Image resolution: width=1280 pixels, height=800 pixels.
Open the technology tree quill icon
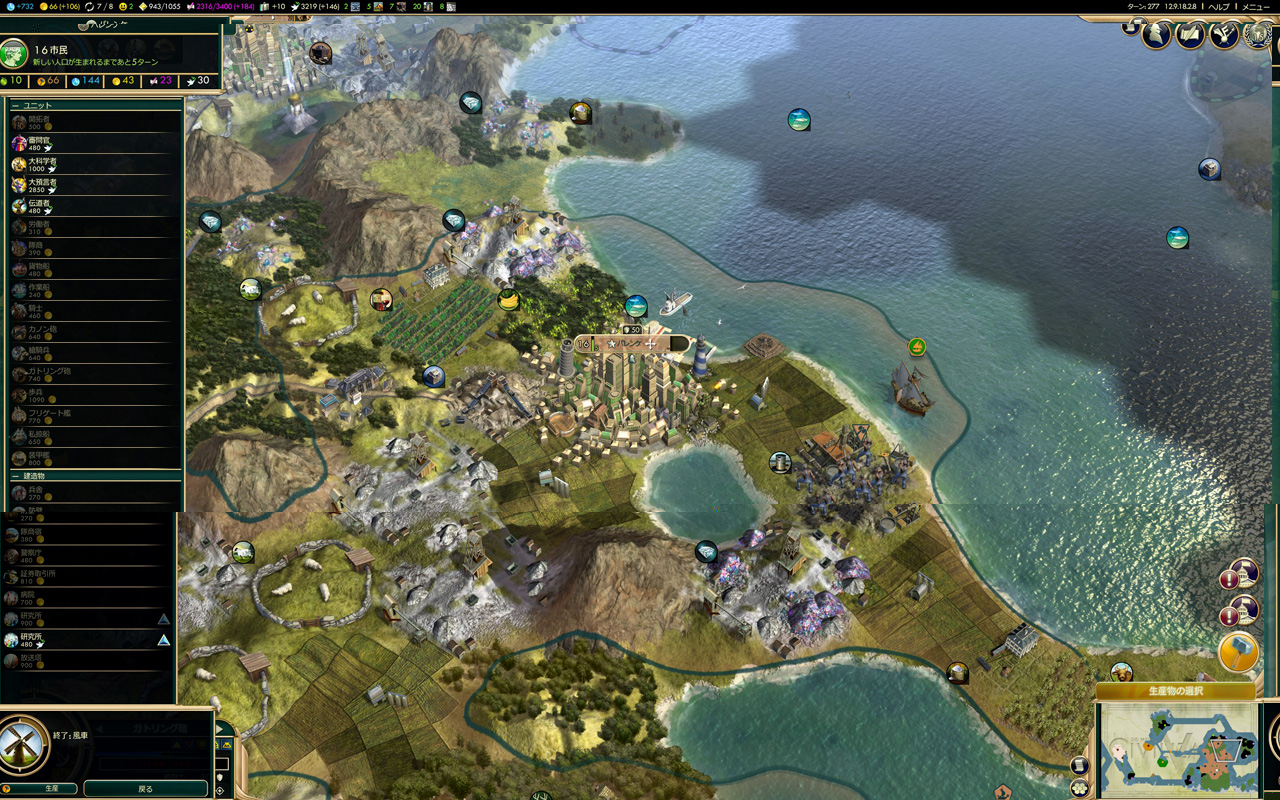[1224, 36]
